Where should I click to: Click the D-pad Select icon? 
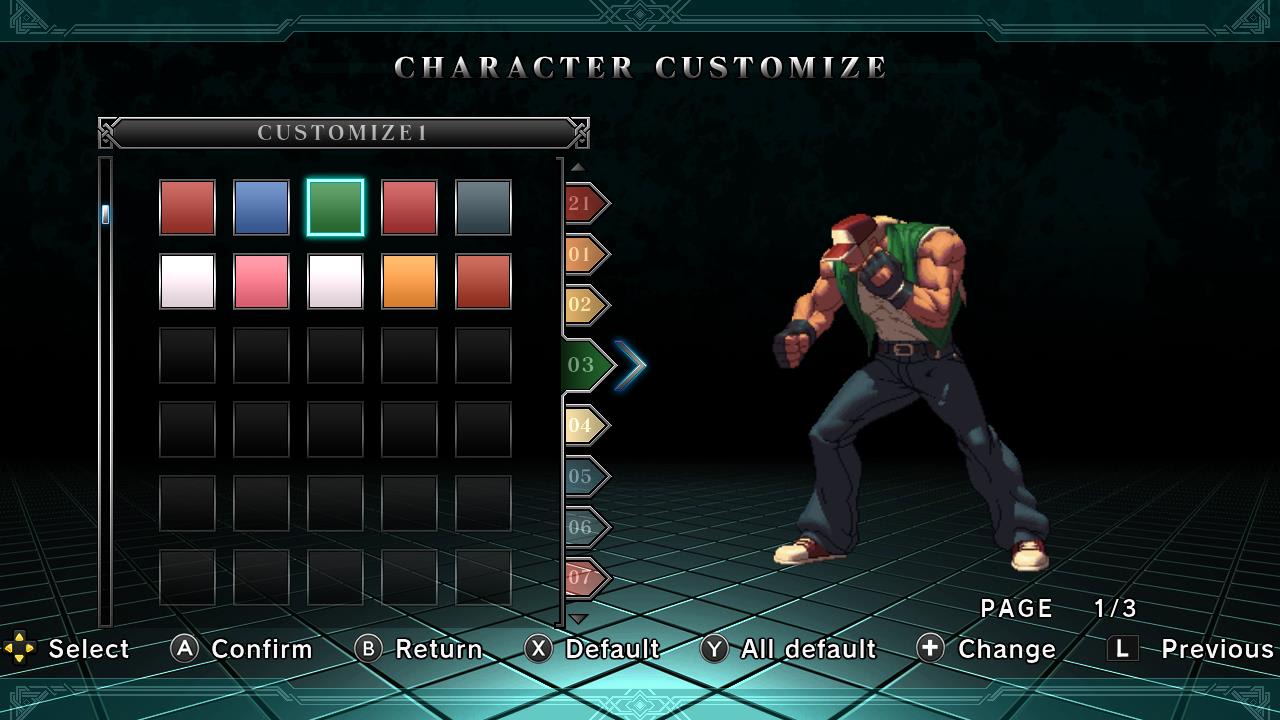(21, 649)
